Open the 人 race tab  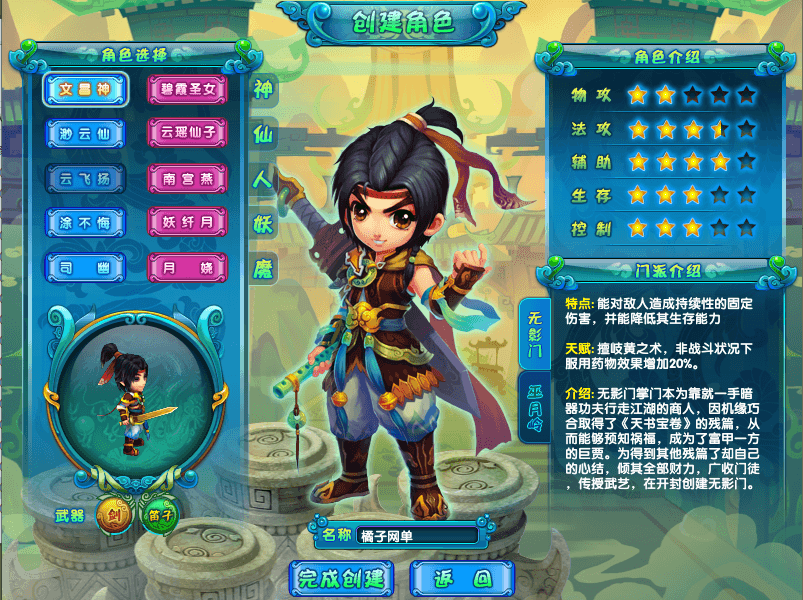[x=263, y=179]
